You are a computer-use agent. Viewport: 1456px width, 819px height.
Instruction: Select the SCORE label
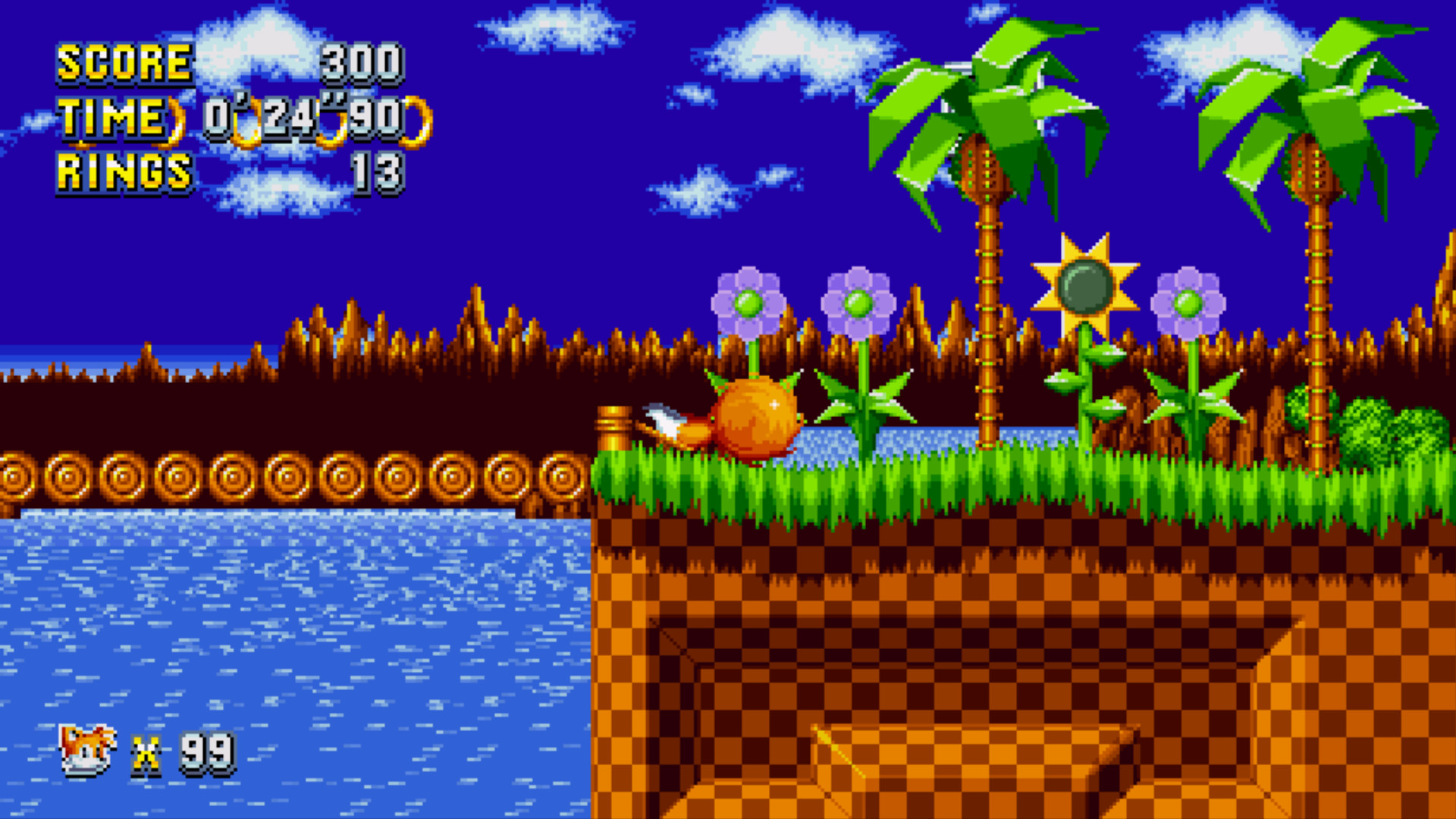pyautogui.click(x=124, y=64)
